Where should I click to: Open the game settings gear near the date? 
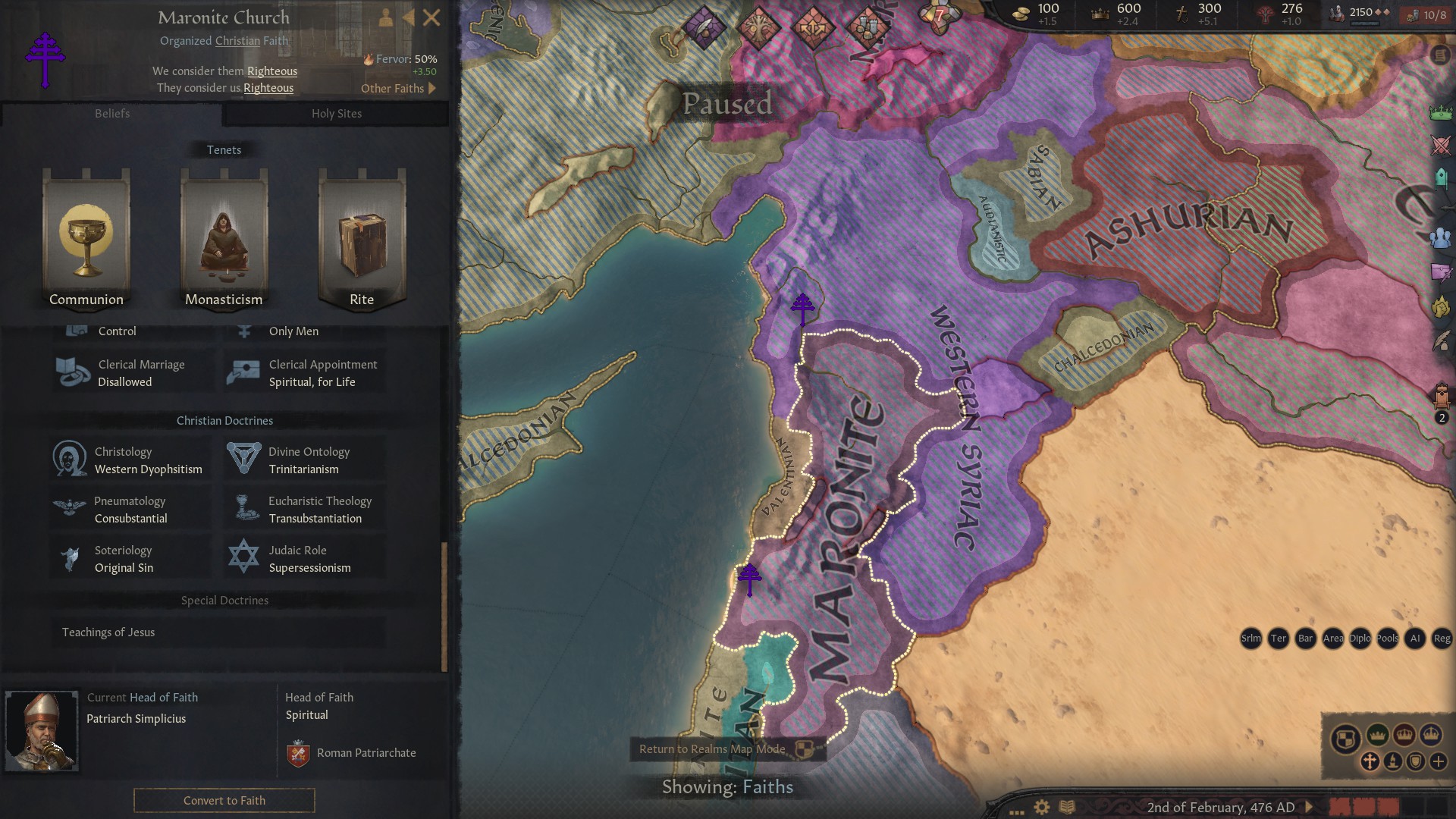1042,807
